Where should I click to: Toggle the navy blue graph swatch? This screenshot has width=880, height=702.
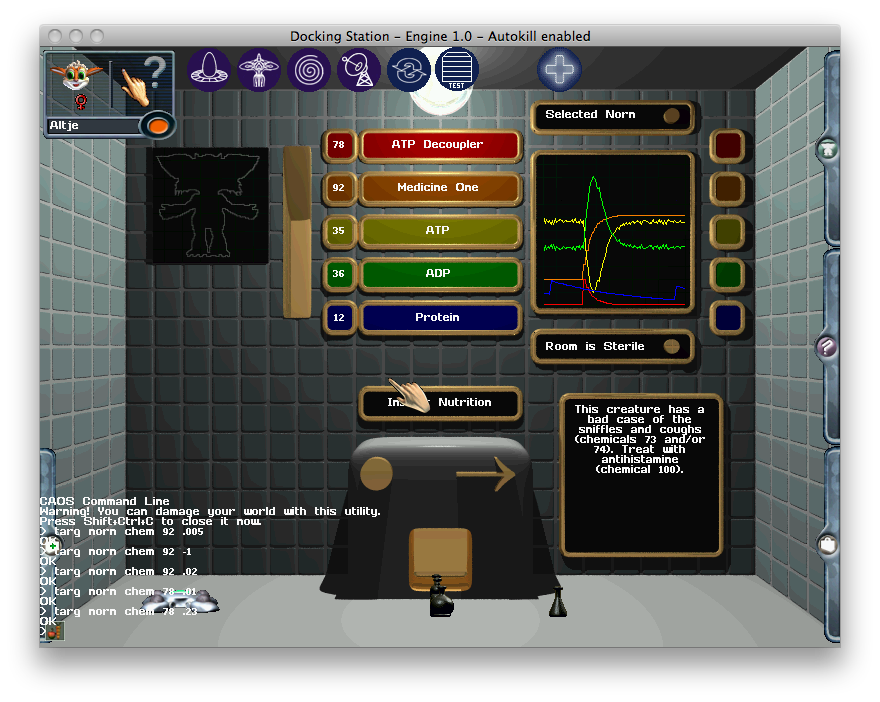[x=727, y=318]
